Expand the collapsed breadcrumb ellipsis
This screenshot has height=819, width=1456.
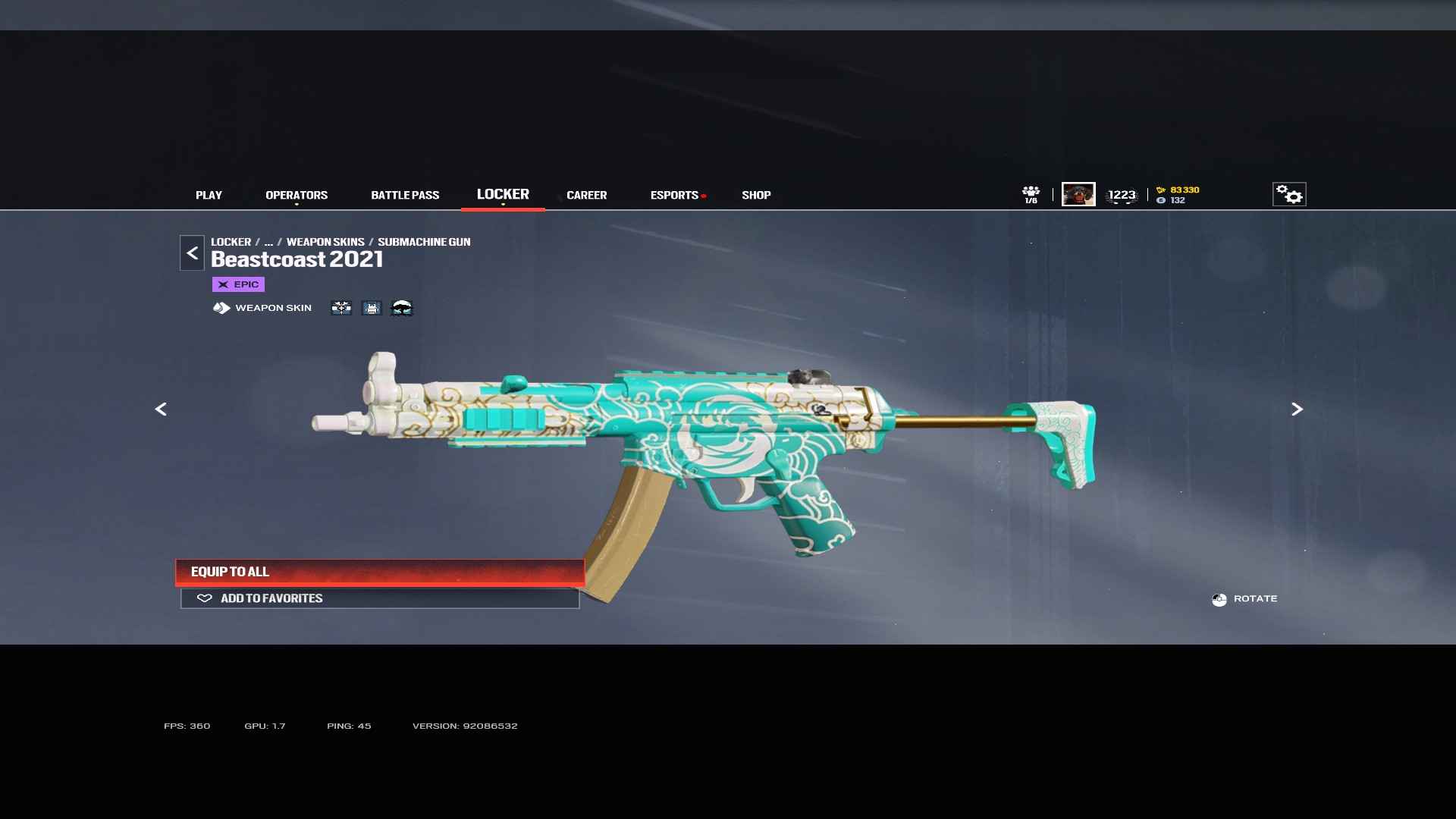268,242
